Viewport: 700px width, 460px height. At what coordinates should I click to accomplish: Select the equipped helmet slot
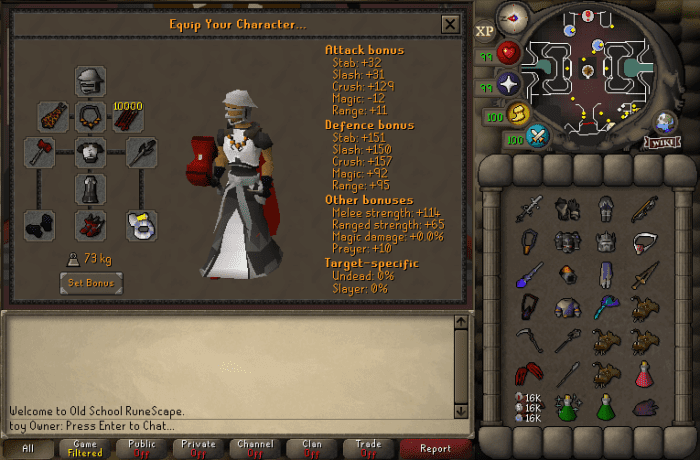(91, 82)
